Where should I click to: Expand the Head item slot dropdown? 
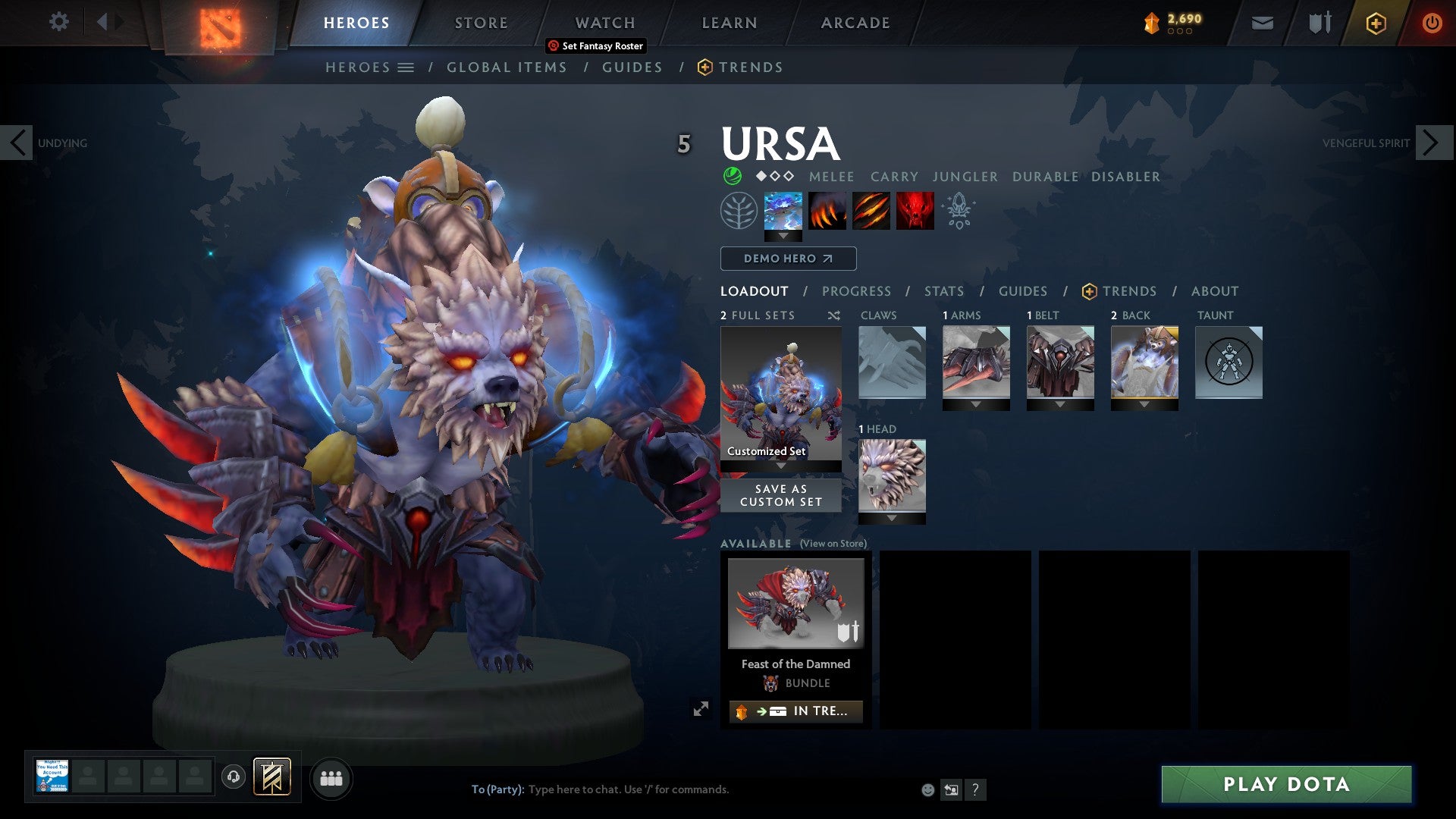tap(891, 519)
